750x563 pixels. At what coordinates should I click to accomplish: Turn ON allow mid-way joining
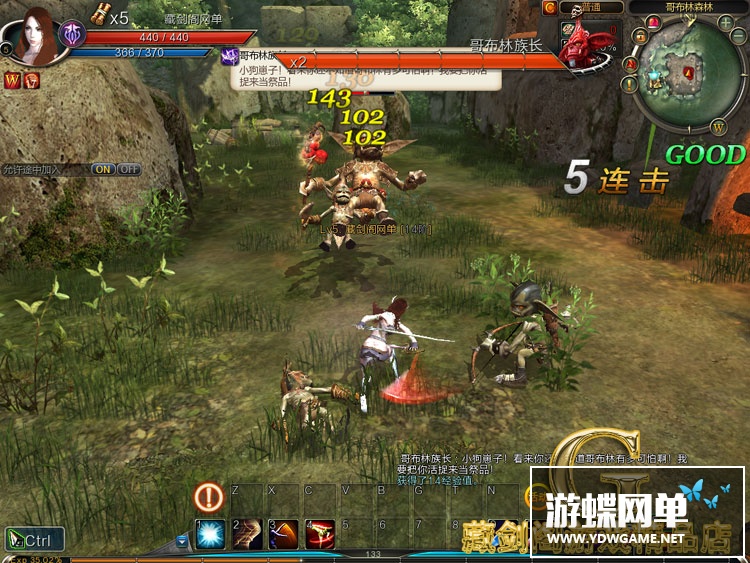(103, 169)
